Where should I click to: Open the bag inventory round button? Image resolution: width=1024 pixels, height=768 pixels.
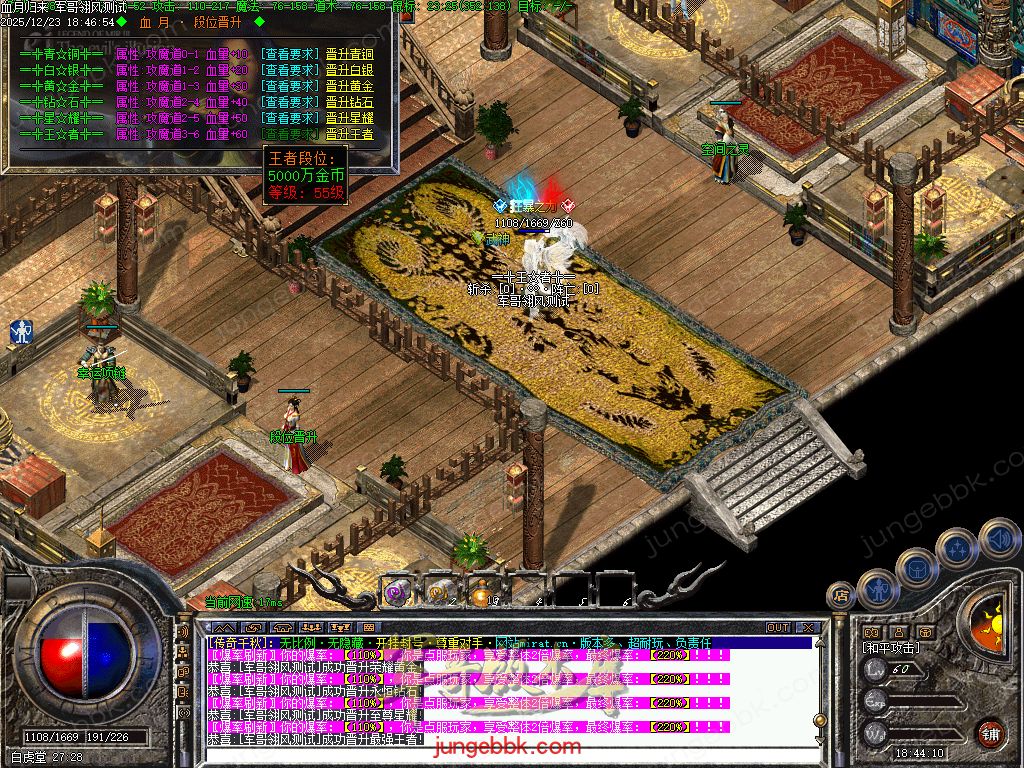[x=917, y=568]
